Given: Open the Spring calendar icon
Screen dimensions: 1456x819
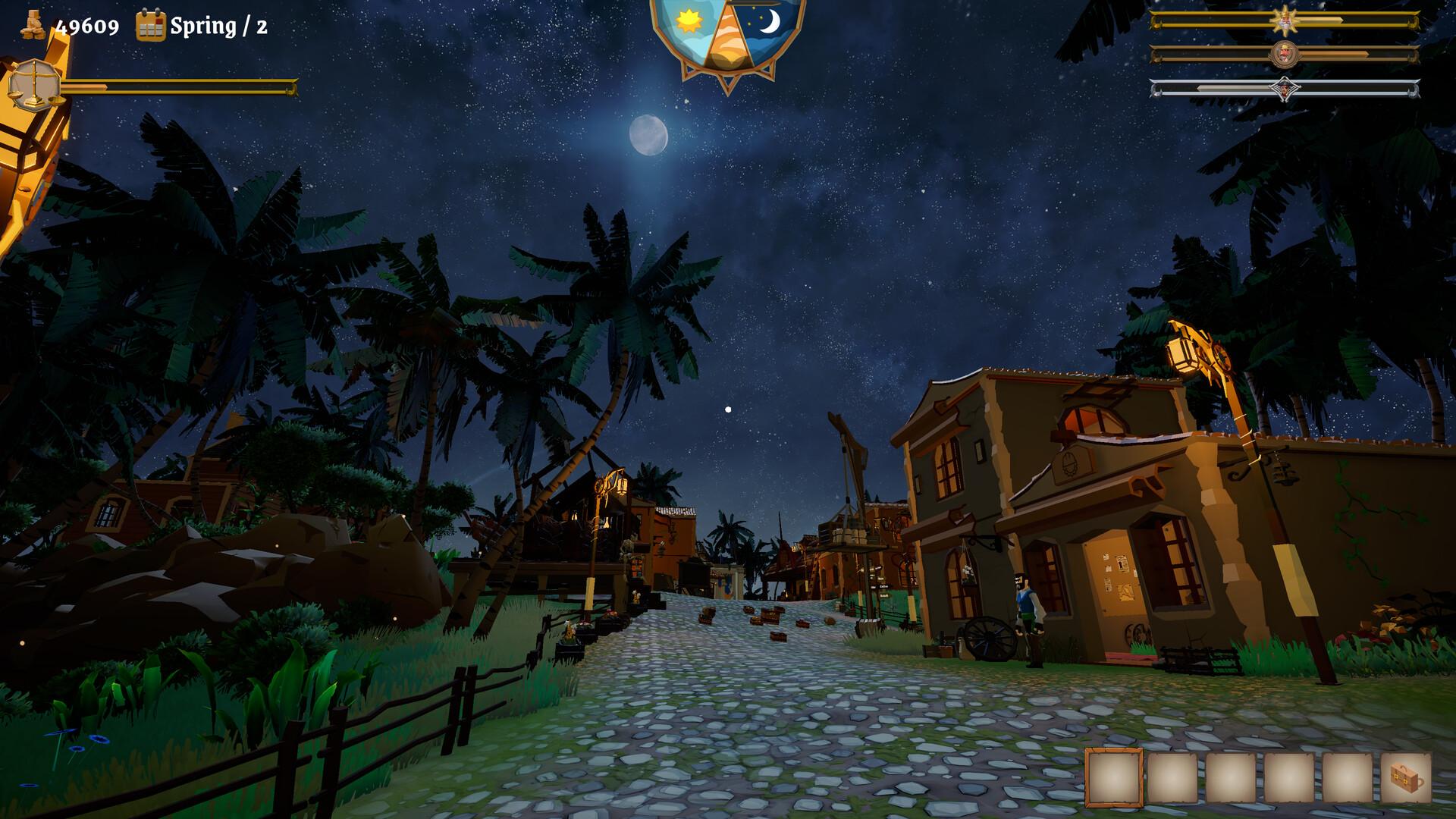Looking at the screenshot, I should (150, 27).
